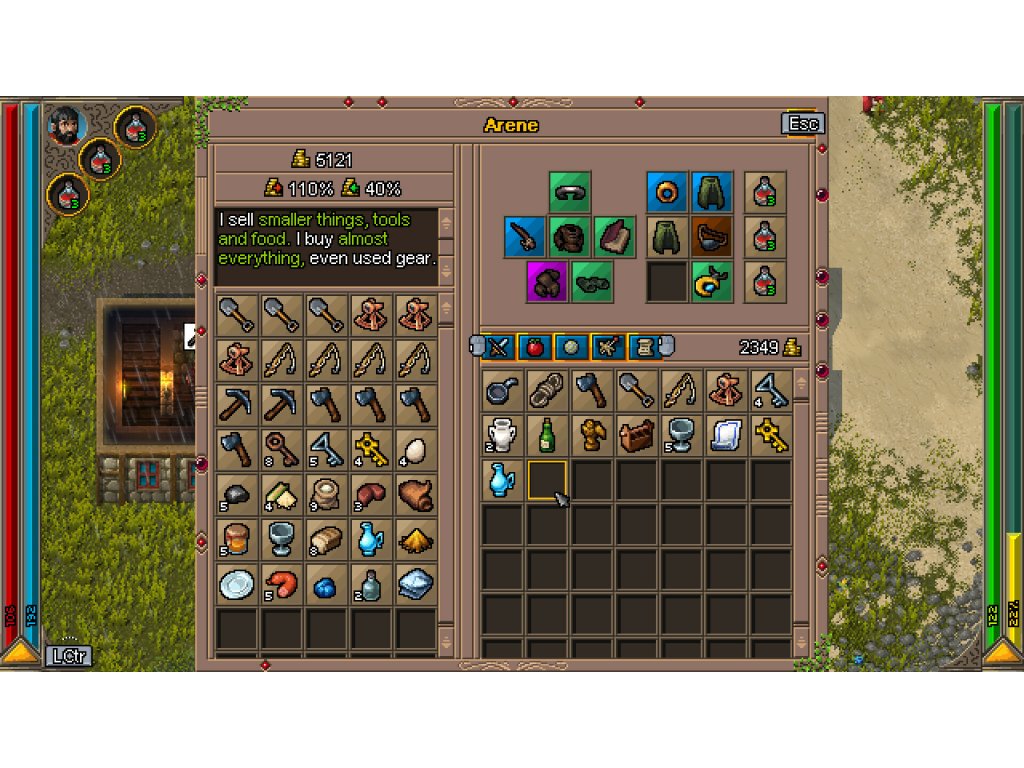Select the egg in the merchant's stock
The width and height of the screenshot is (1024, 768).
(416, 449)
